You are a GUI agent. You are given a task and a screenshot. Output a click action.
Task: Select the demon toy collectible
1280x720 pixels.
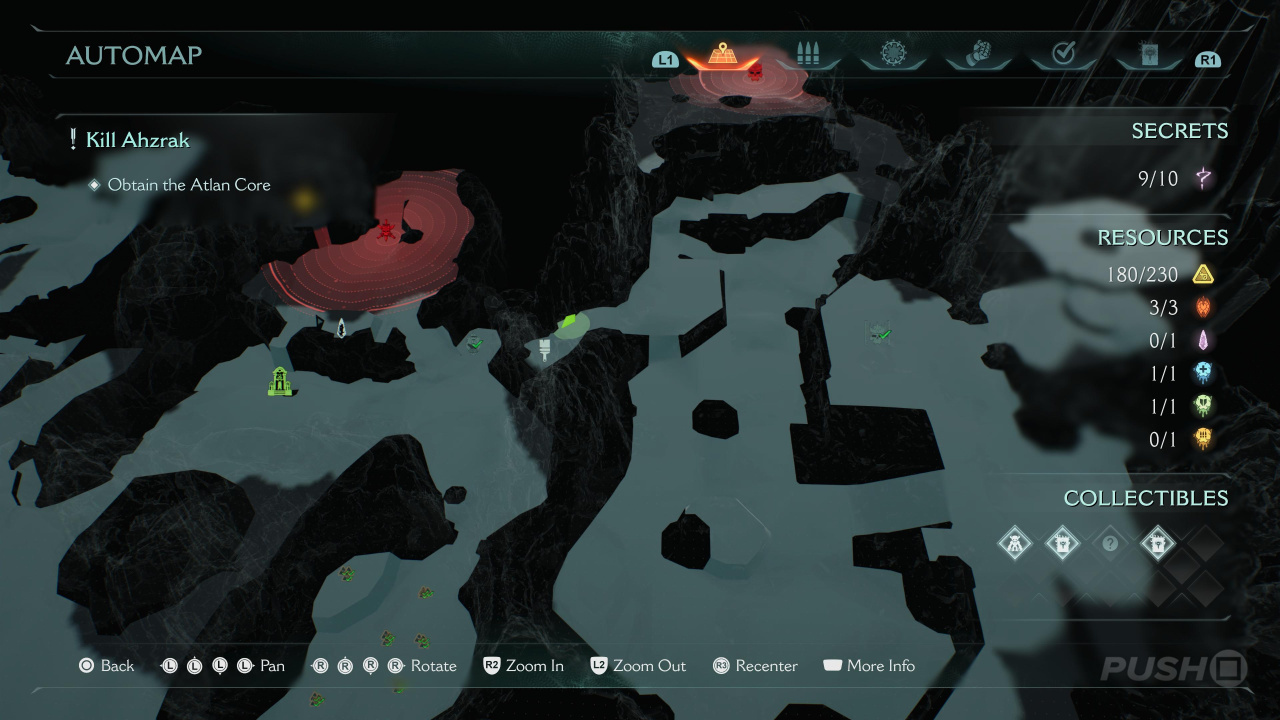click(x=1014, y=545)
